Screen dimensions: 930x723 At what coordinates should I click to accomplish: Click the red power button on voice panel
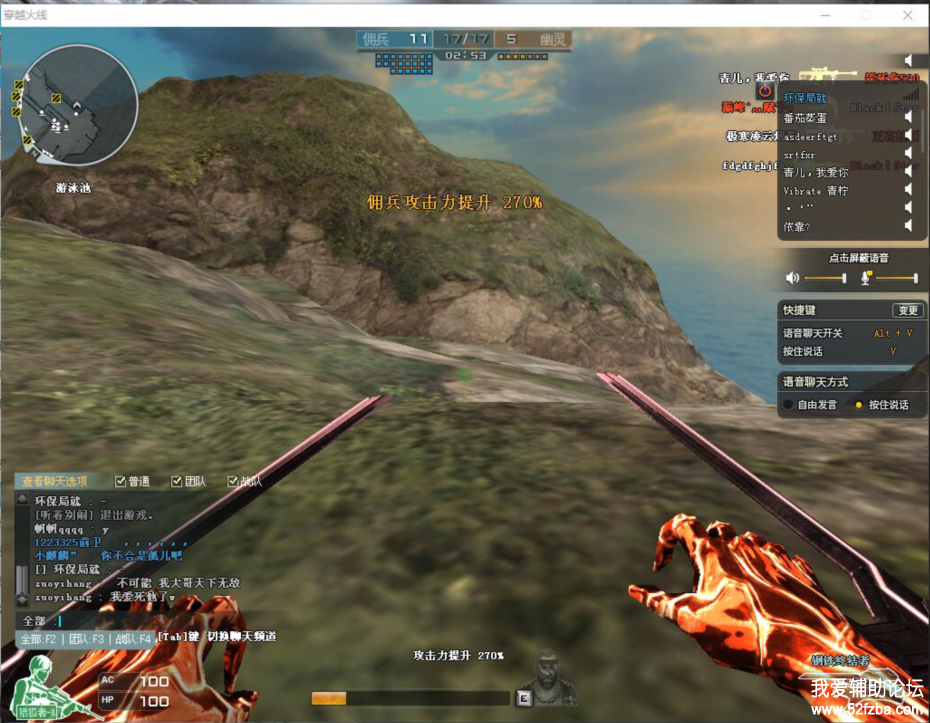pyautogui.click(x=765, y=90)
